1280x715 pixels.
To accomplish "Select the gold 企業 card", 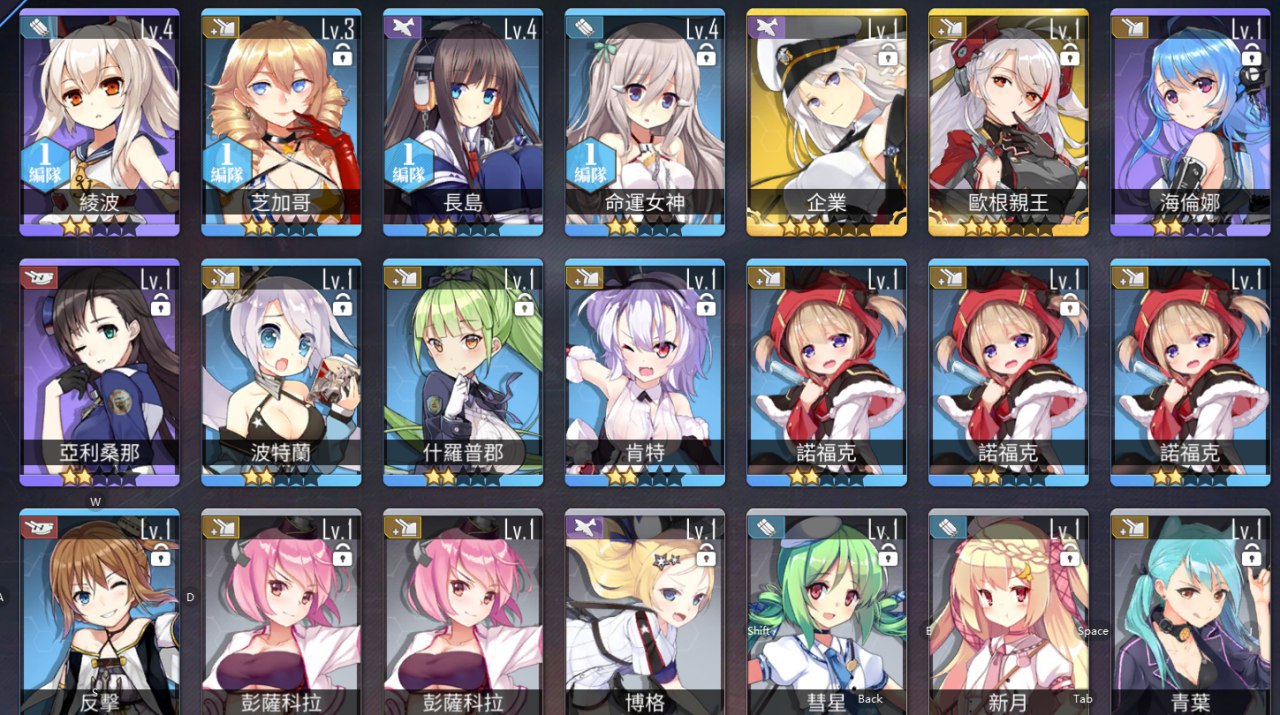I will click(x=827, y=120).
